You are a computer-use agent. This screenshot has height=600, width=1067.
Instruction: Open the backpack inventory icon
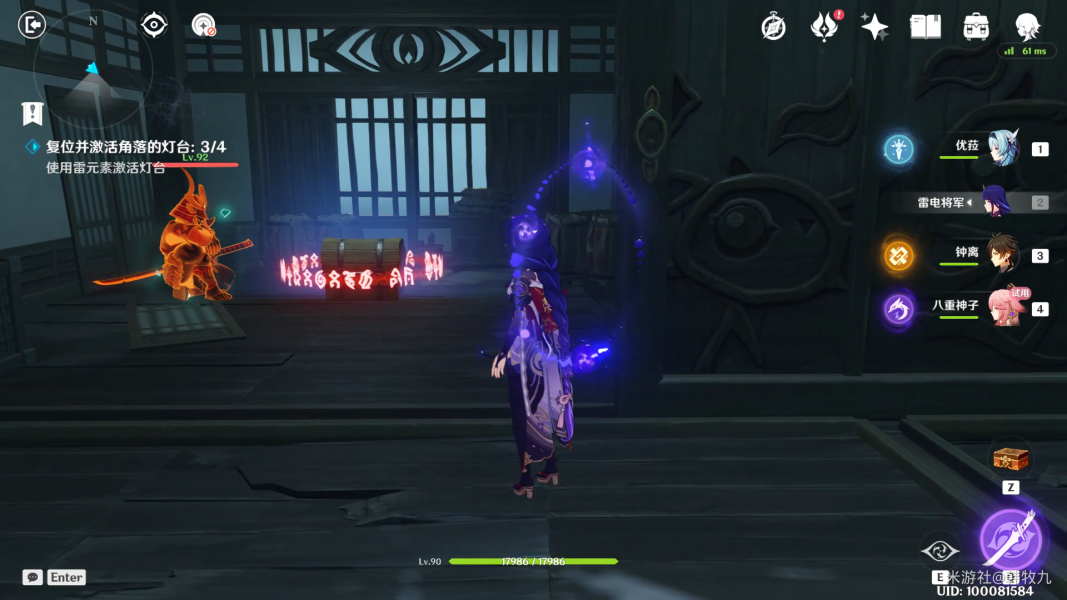coord(975,27)
